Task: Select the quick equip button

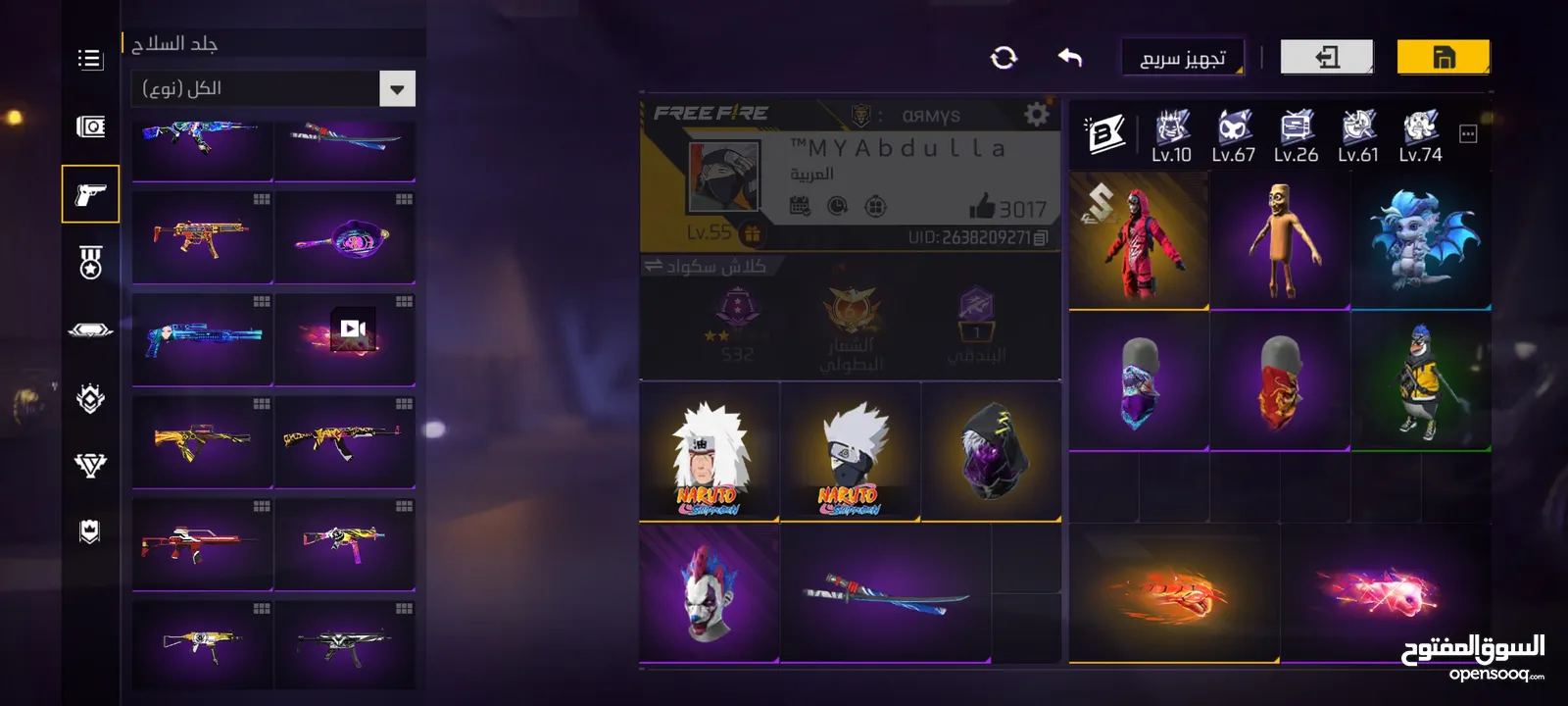Action: (1183, 58)
